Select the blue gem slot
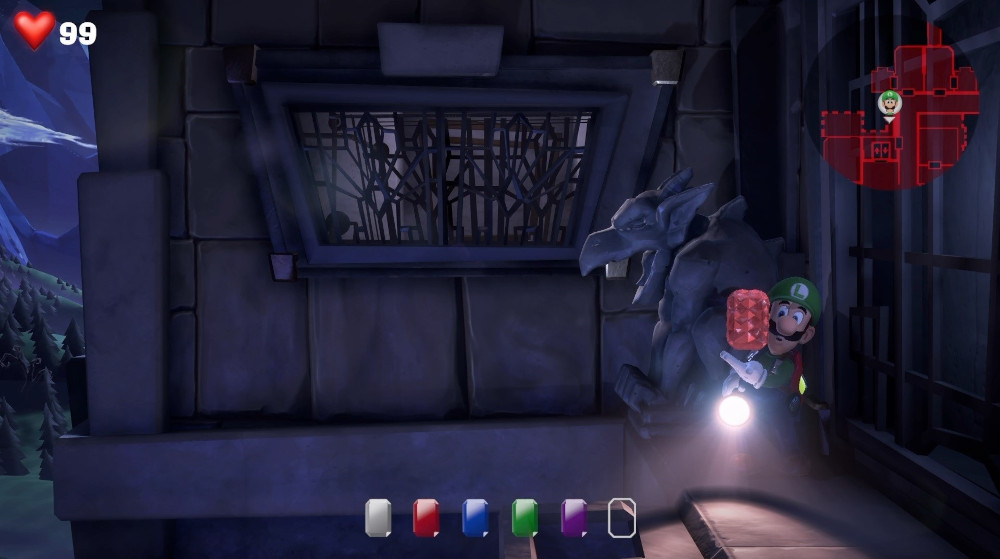This screenshot has width=1000, height=559. click(475, 518)
